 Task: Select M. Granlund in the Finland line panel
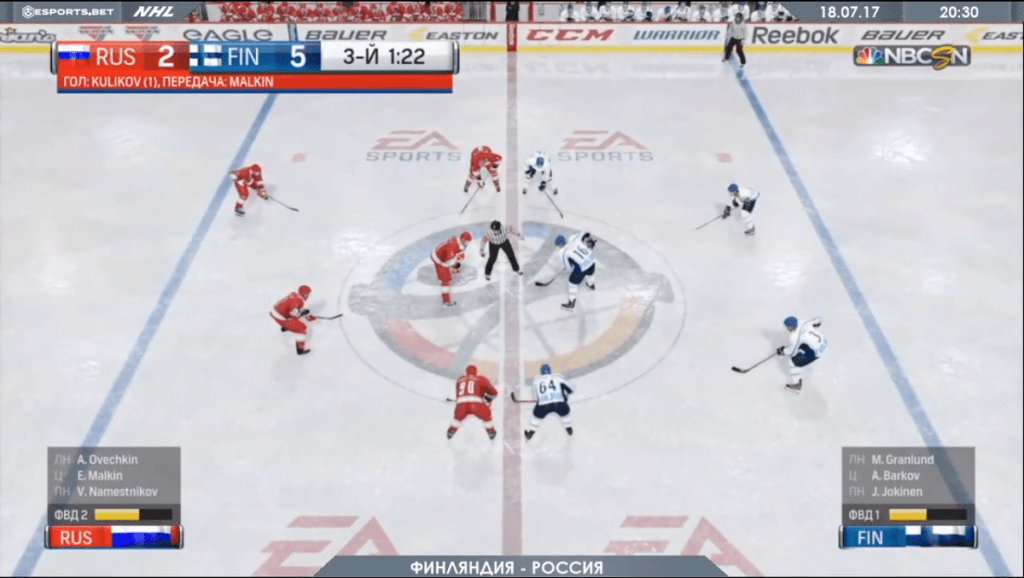point(904,460)
